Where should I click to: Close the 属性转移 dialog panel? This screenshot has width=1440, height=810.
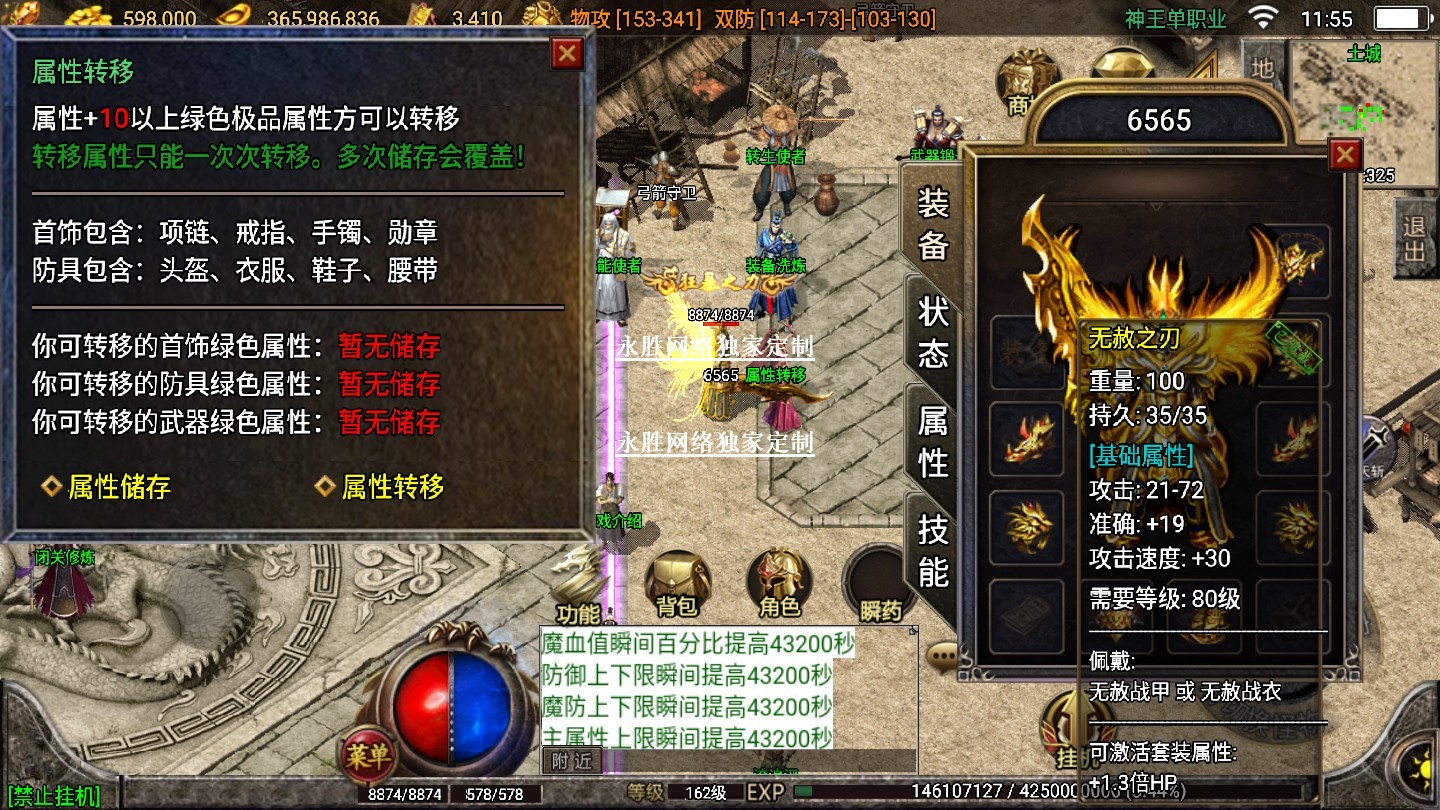tap(567, 53)
